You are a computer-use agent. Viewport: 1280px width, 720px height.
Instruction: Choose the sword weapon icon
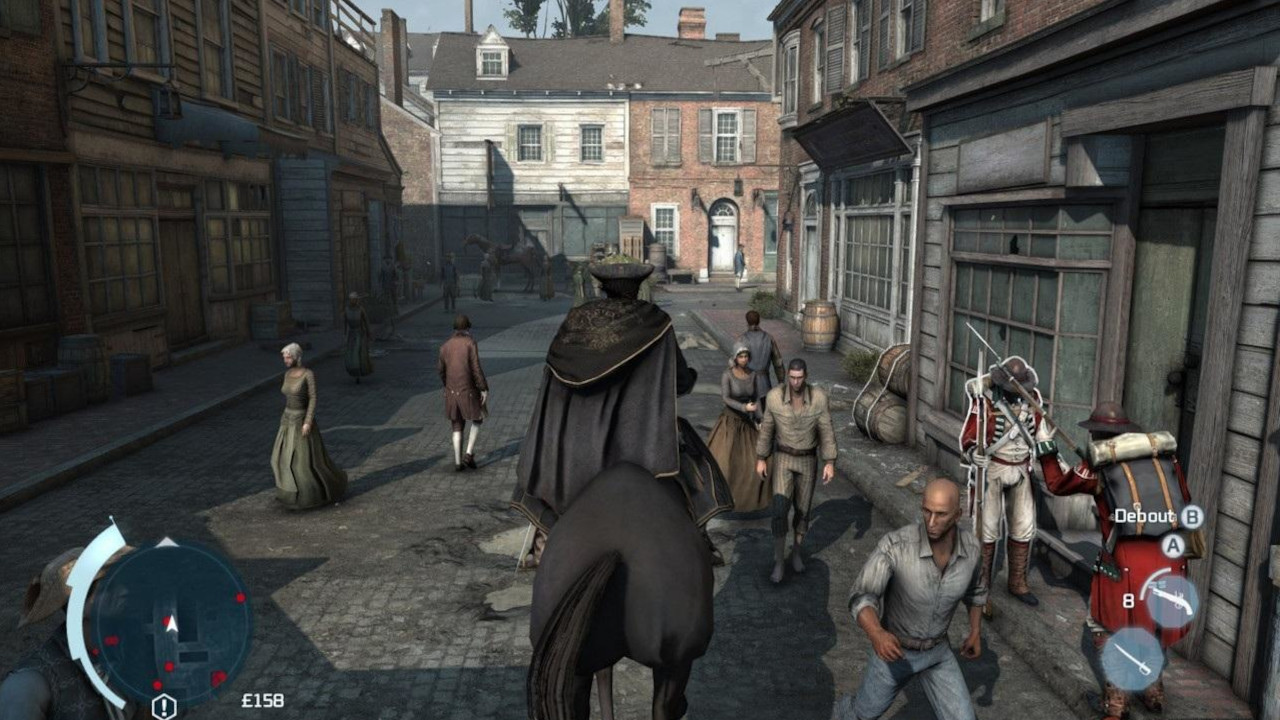tap(1133, 658)
